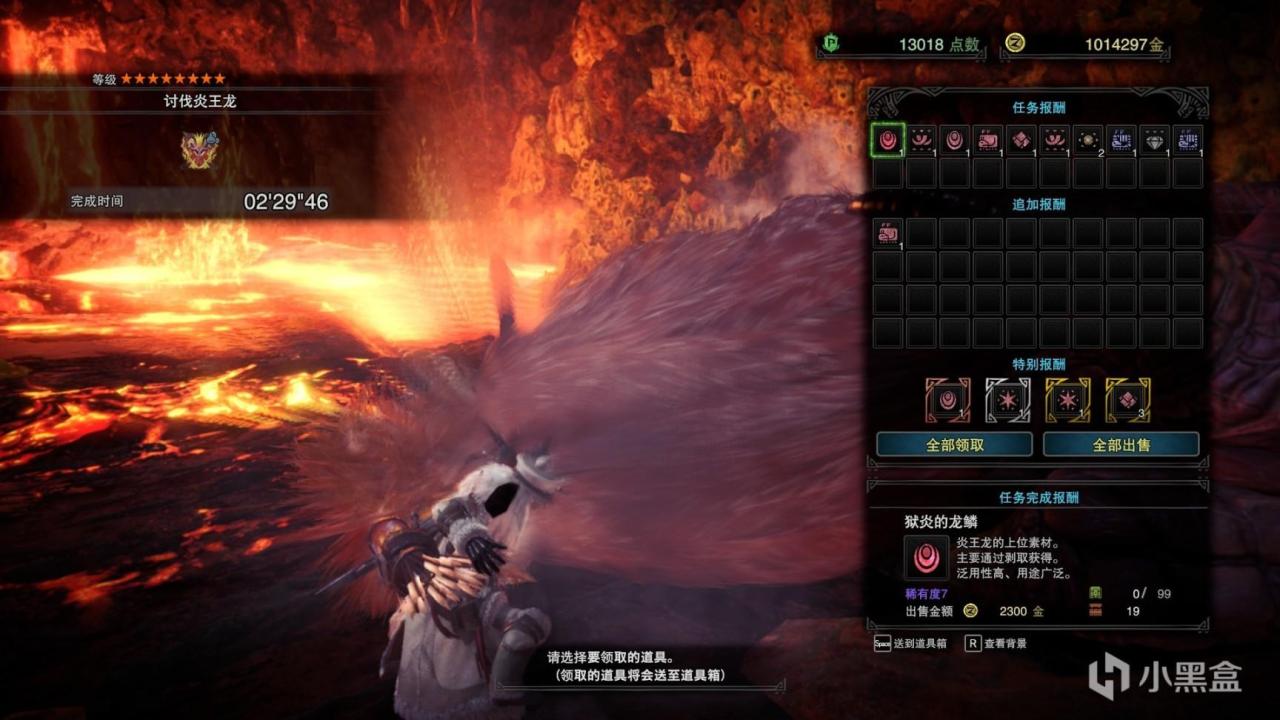Screen dimensions: 1280x720
Task: Pick the white diamond gem reward
Action: [x=1154, y=140]
